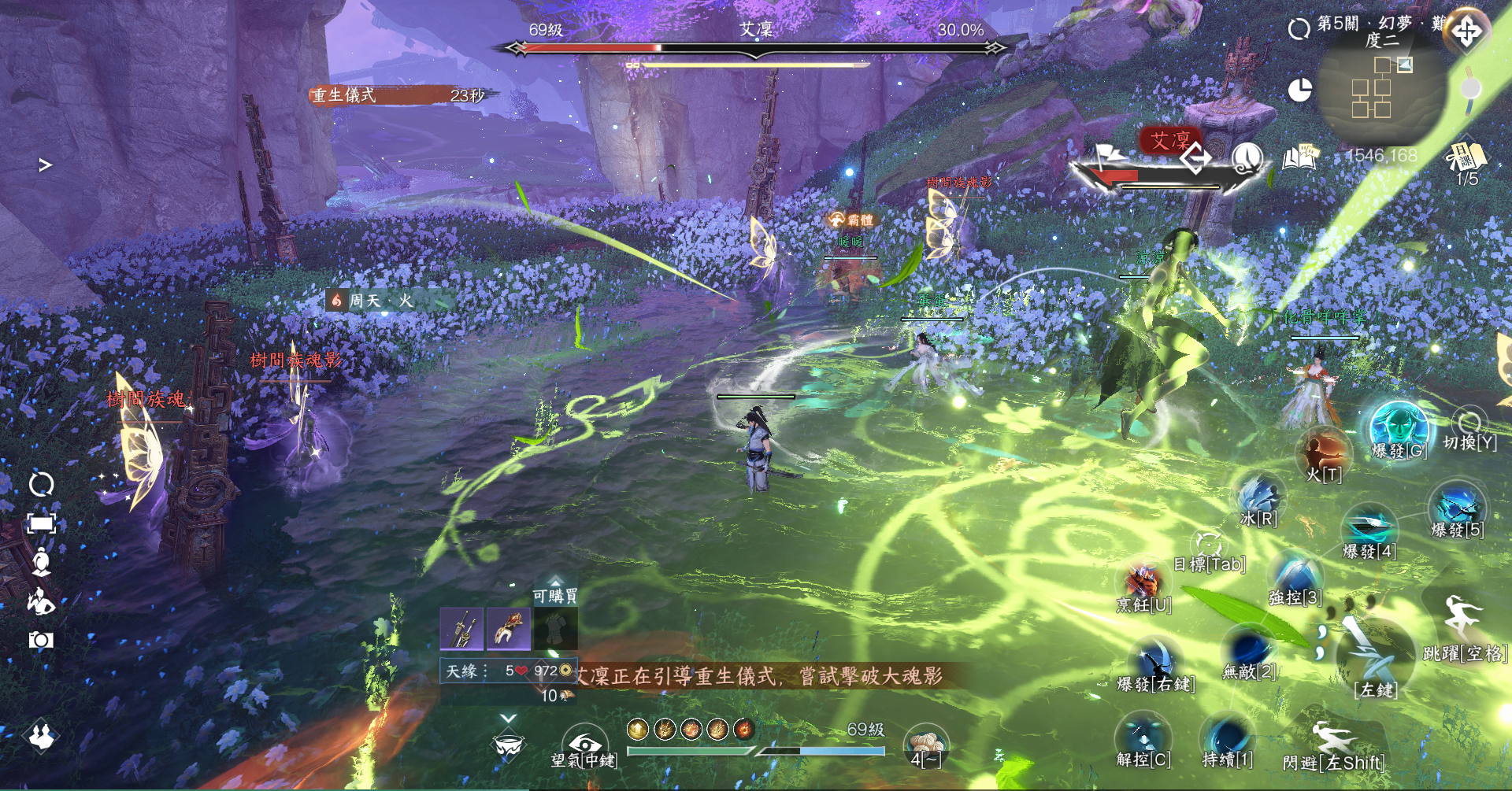The image size is (1512, 791).
Task: Activate the 火 fire skill
Action: click(x=1323, y=452)
